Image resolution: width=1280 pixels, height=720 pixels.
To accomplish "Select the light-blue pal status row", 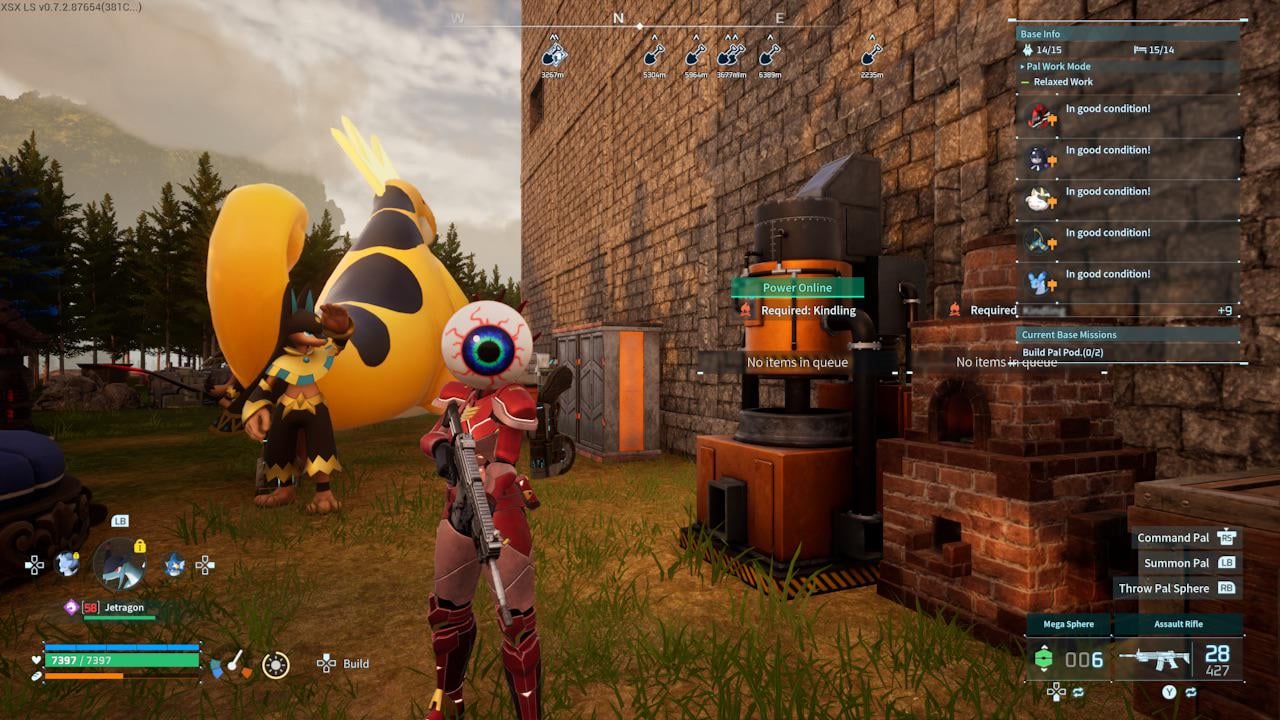I will pyautogui.click(x=1128, y=282).
